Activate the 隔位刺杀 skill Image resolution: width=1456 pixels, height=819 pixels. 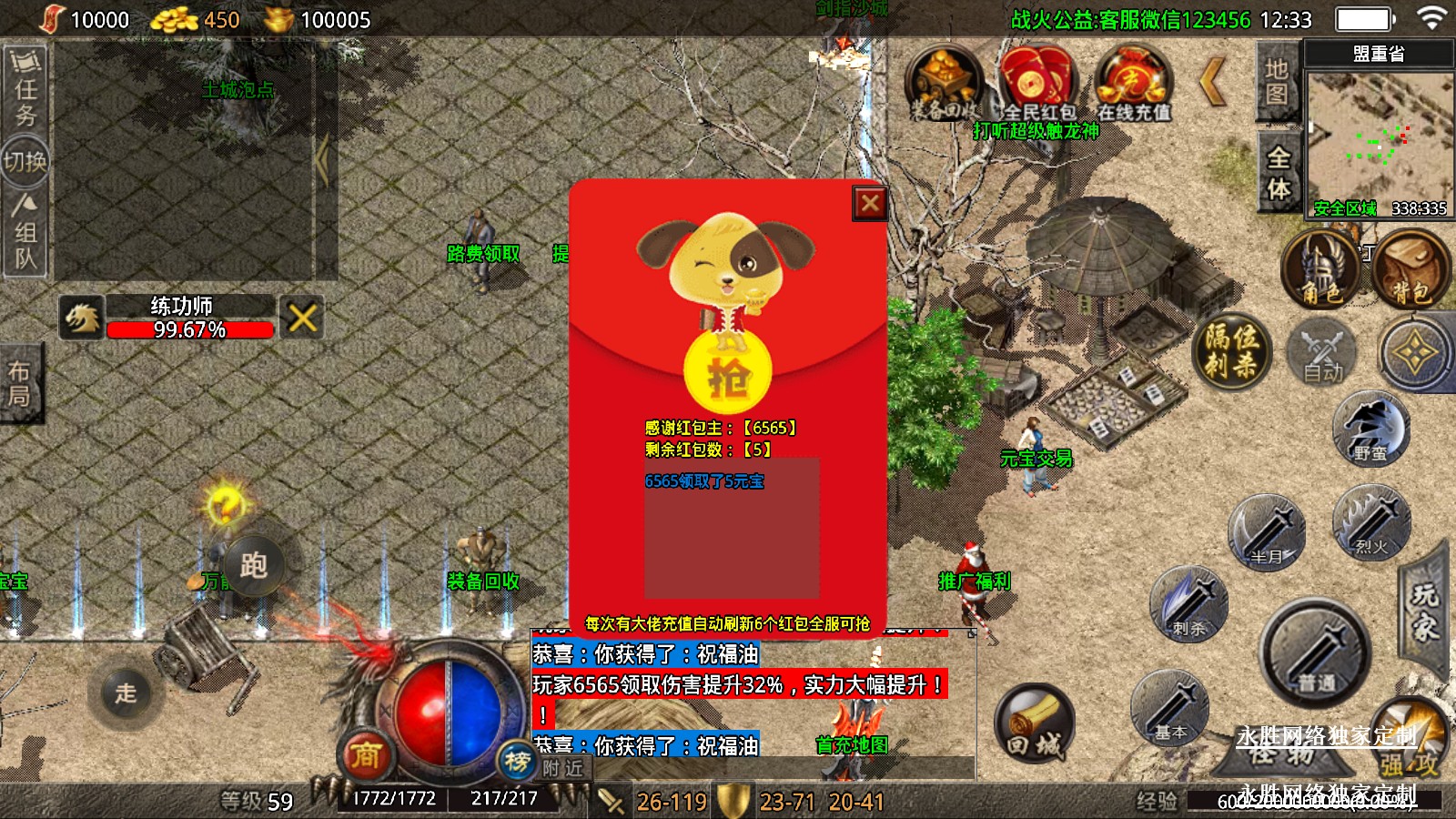(x=1232, y=350)
